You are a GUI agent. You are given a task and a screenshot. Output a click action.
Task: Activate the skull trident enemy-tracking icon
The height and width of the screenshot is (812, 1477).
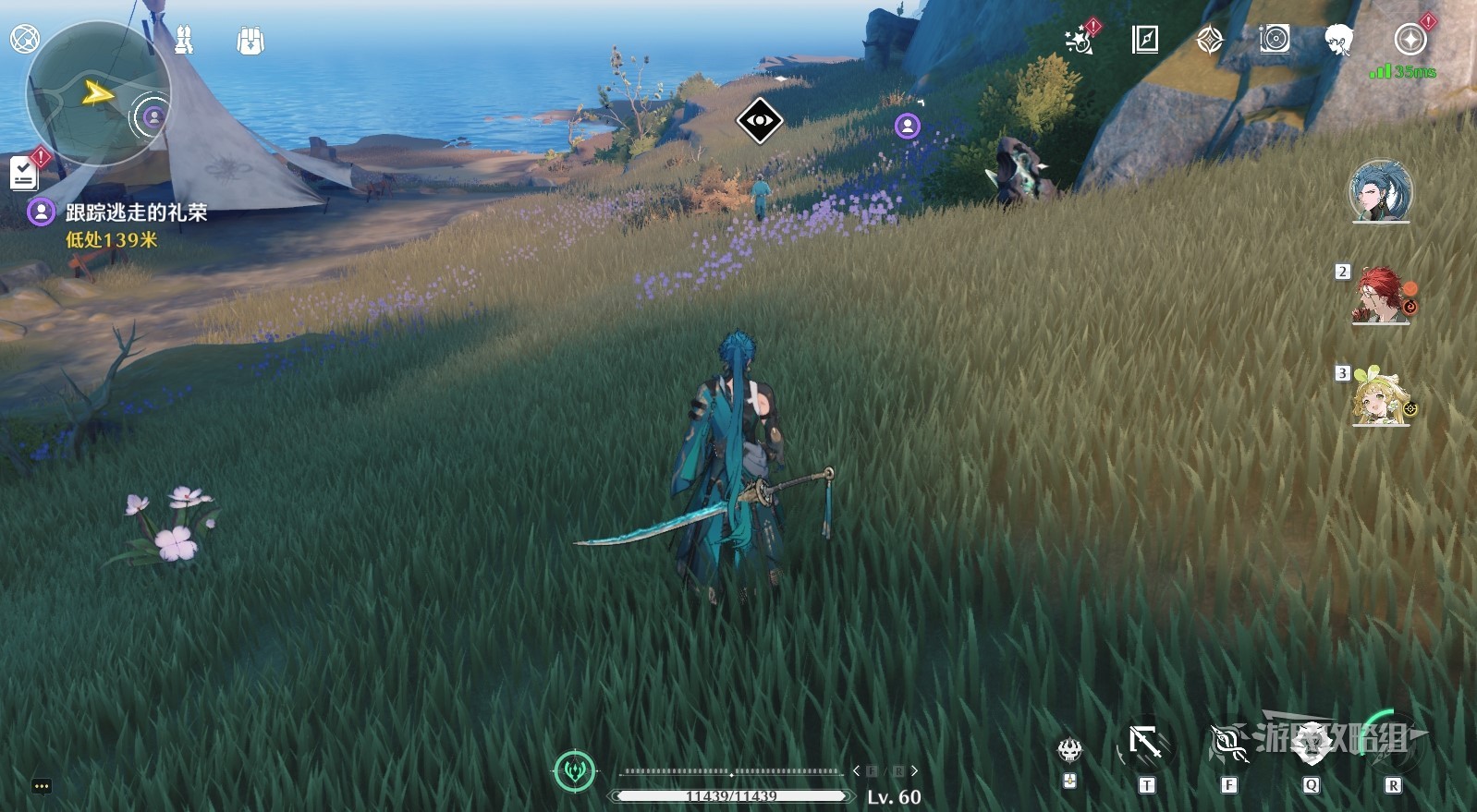(x=1069, y=749)
